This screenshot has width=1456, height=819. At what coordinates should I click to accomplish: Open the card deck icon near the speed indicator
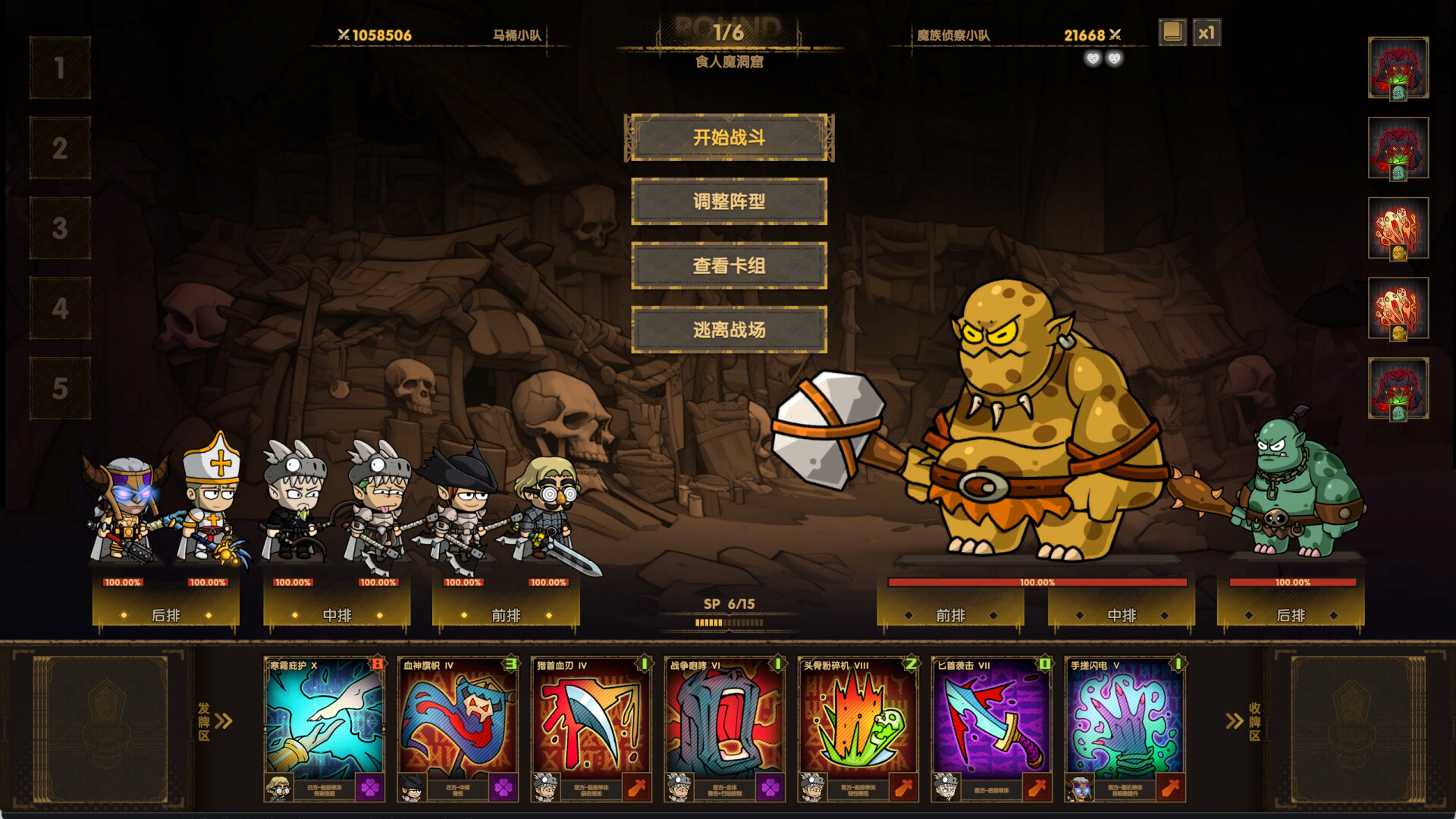1172,33
